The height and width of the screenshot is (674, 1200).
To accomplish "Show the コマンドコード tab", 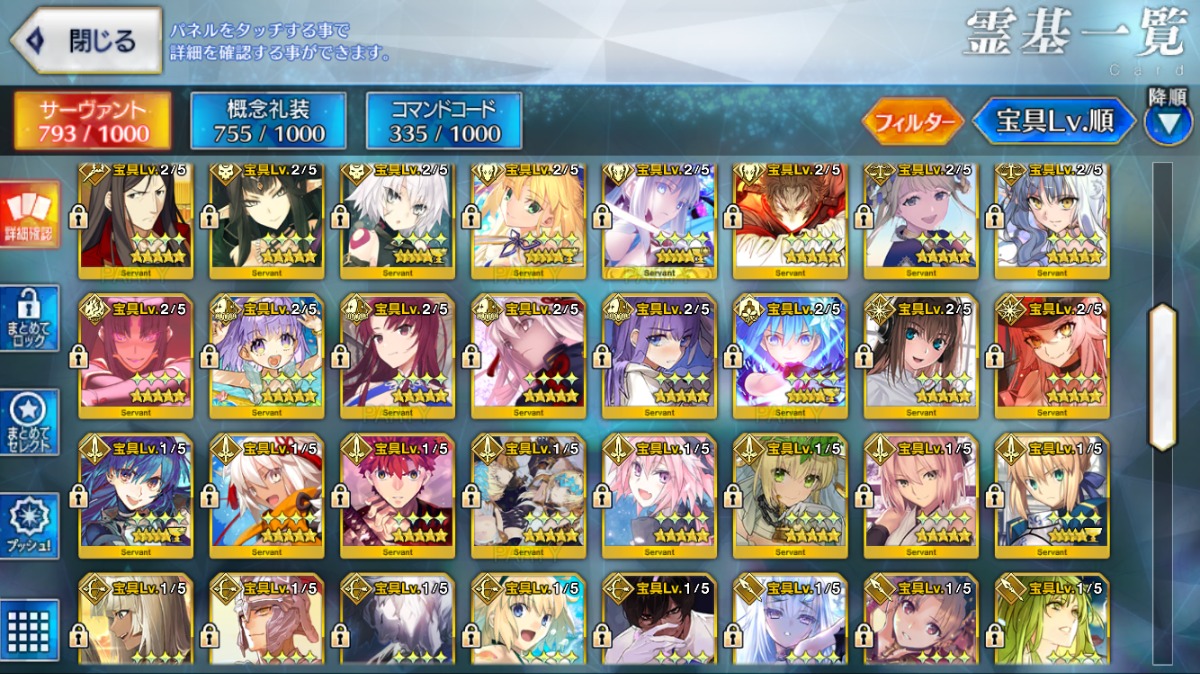I will (444, 121).
